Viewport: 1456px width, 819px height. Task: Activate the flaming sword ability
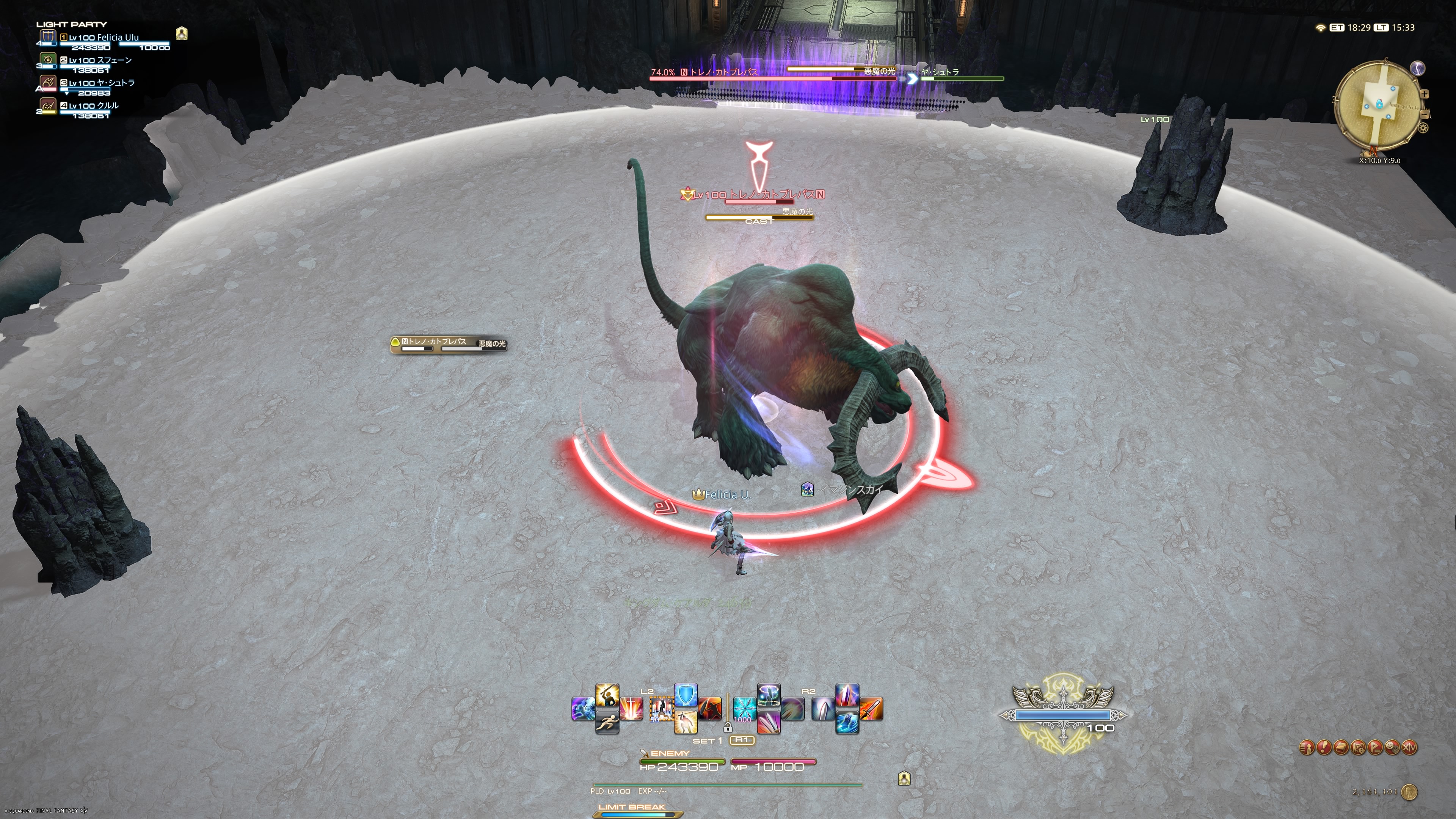click(871, 709)
